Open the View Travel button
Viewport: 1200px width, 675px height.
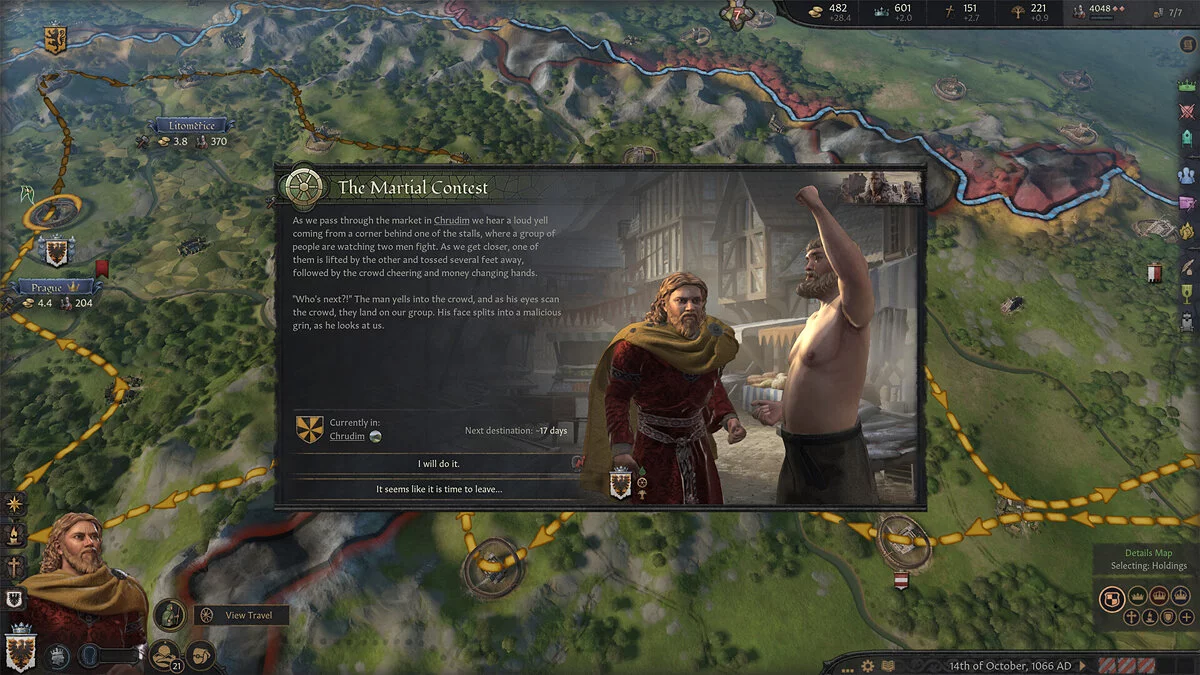(241, 615)
